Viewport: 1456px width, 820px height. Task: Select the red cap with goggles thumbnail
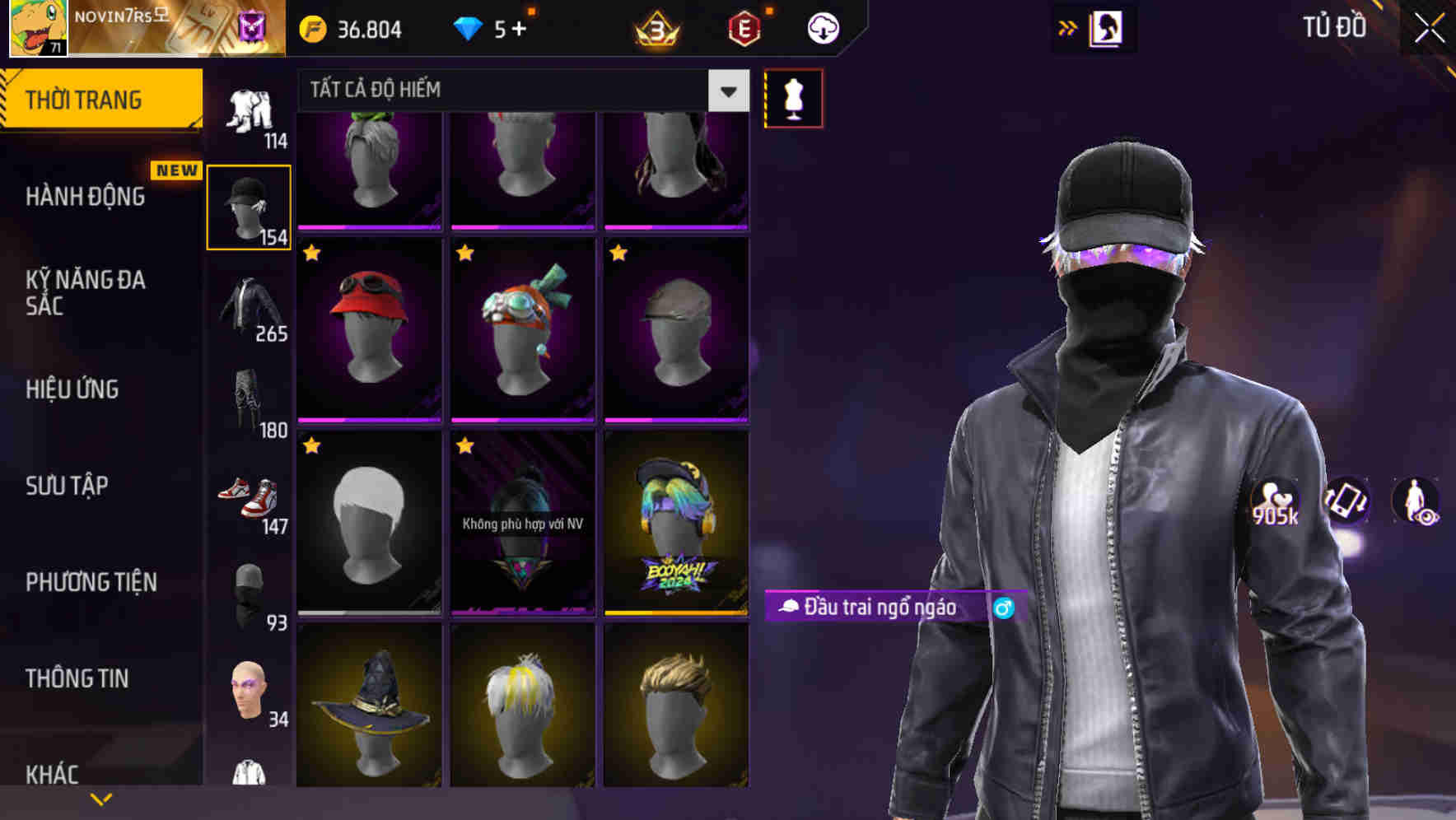(369, 328)
